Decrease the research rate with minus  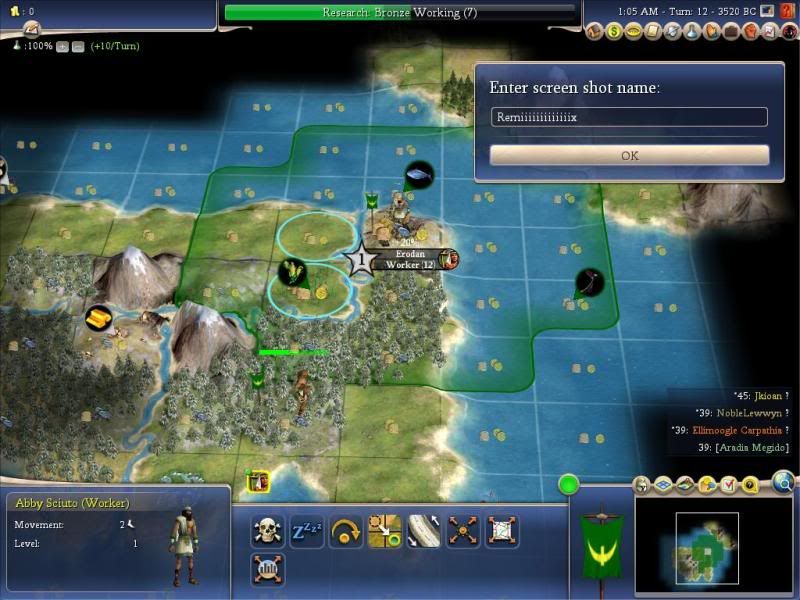78,47
